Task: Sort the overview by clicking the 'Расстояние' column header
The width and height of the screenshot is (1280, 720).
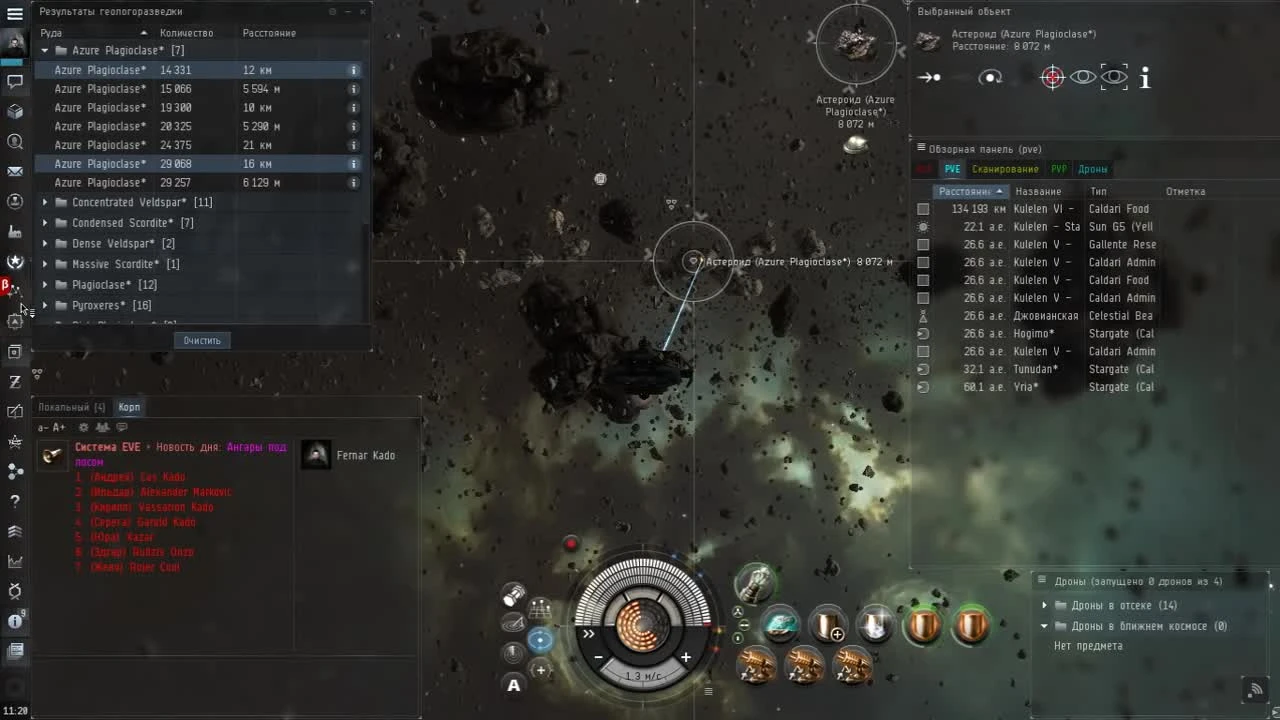Action: (966, 191)
